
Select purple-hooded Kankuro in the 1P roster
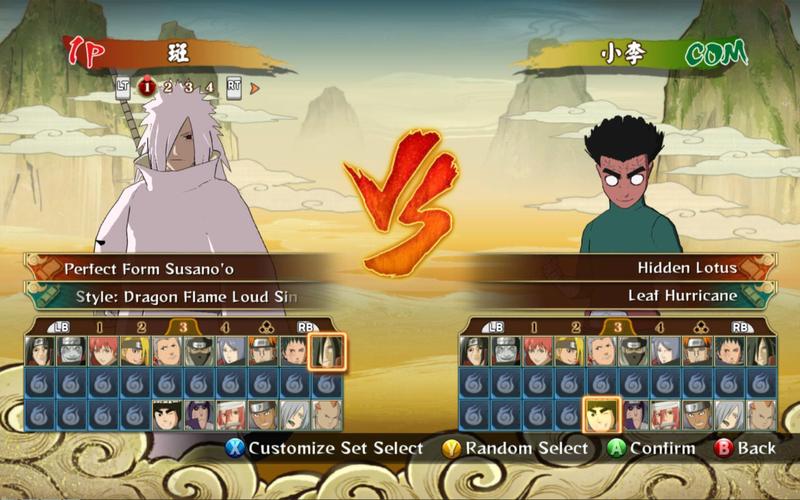point(200,414)
